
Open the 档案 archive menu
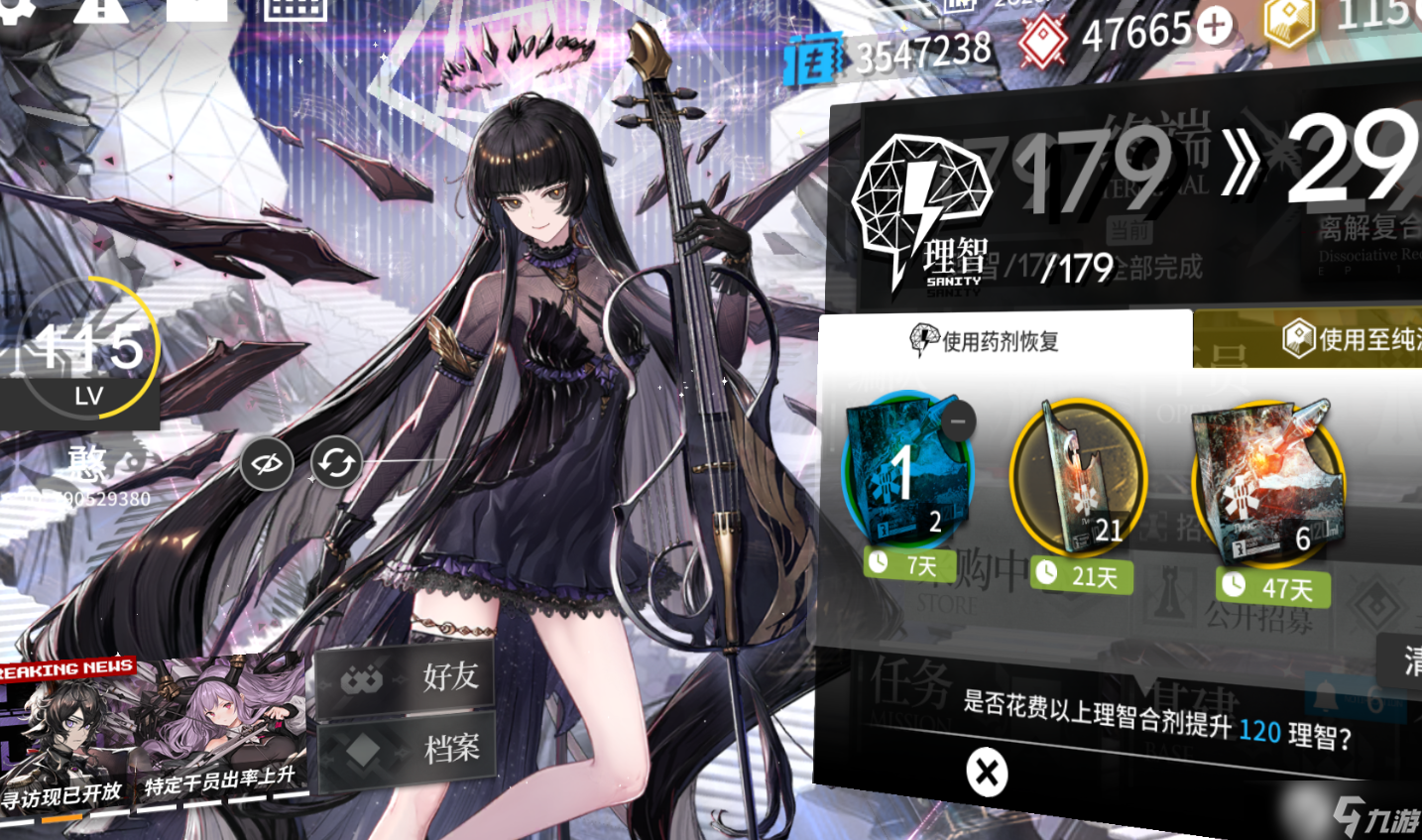pyautogui.click(x=407, y=749)
